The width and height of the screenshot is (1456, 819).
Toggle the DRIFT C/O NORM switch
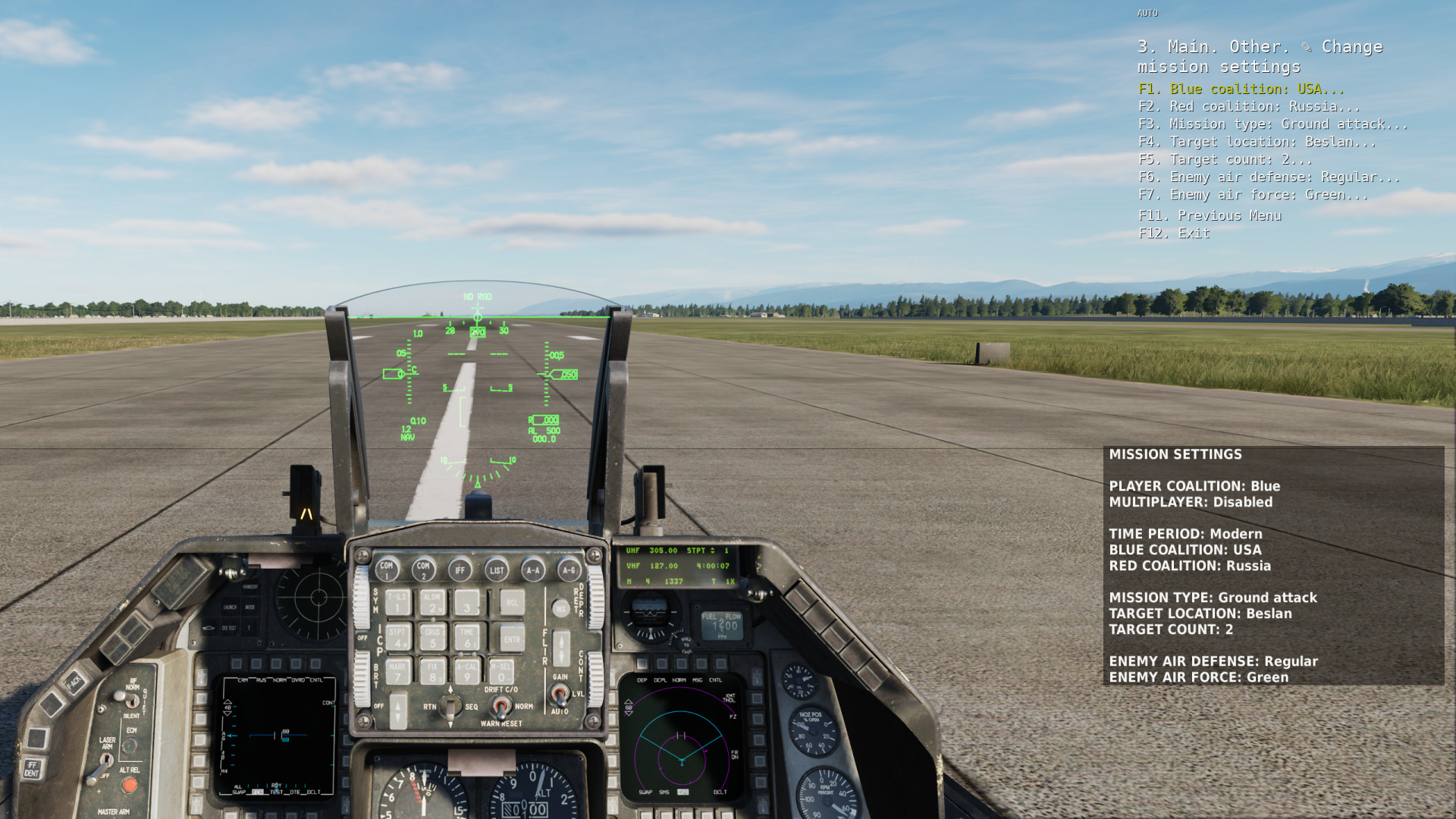click(x=500, y=707)
